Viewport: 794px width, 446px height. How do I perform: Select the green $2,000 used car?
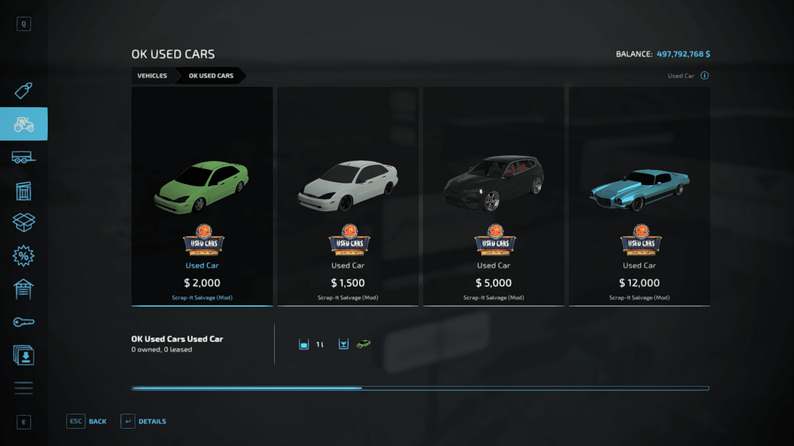tap(202, 196)
